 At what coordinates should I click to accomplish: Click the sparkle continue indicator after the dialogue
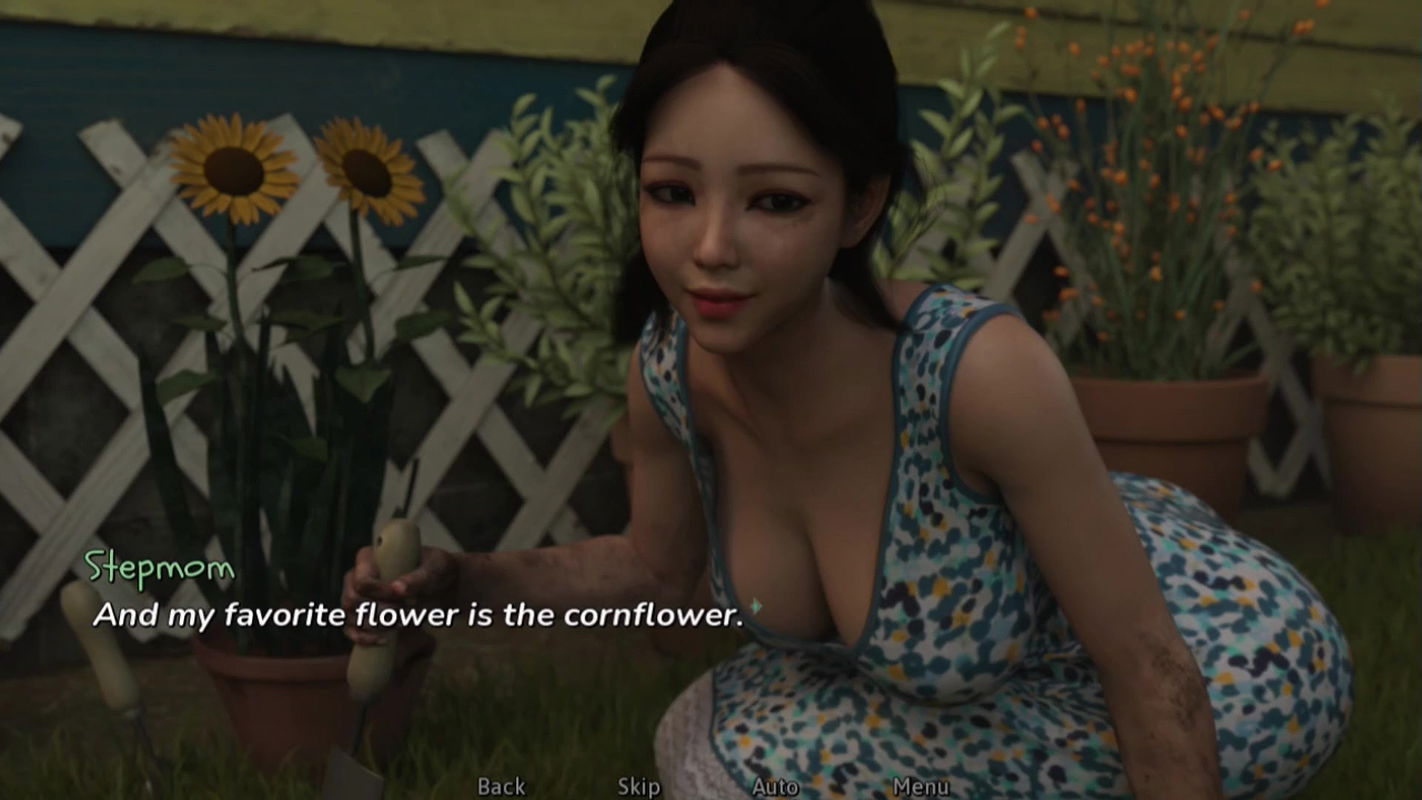tap(757, 604)
